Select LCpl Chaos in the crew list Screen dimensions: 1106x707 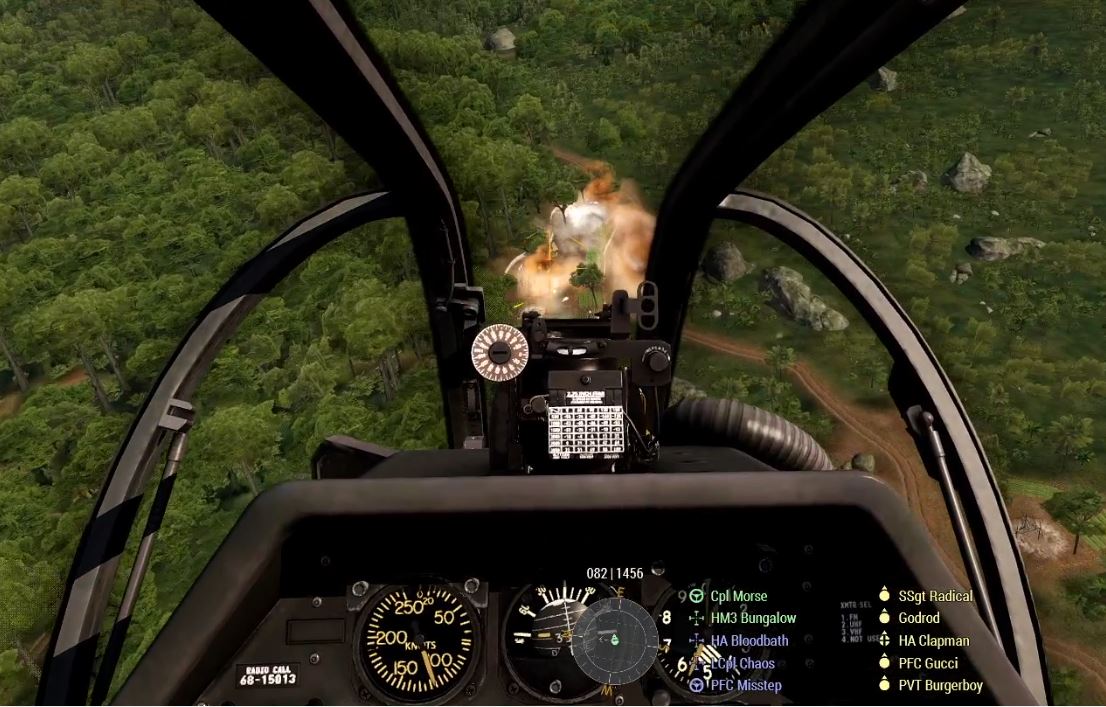coord(742,663)
